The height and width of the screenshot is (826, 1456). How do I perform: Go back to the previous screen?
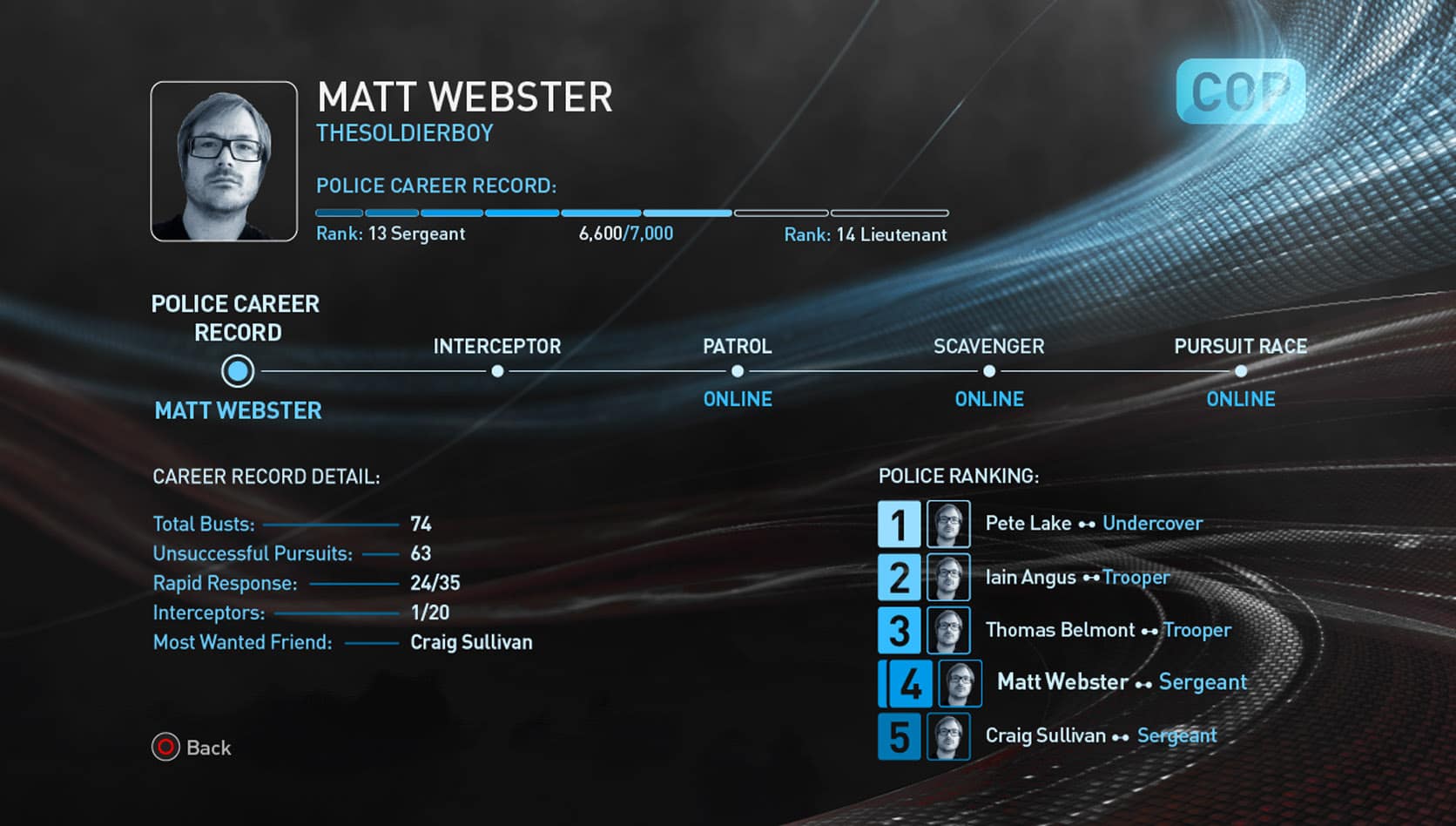coord(192,748)
